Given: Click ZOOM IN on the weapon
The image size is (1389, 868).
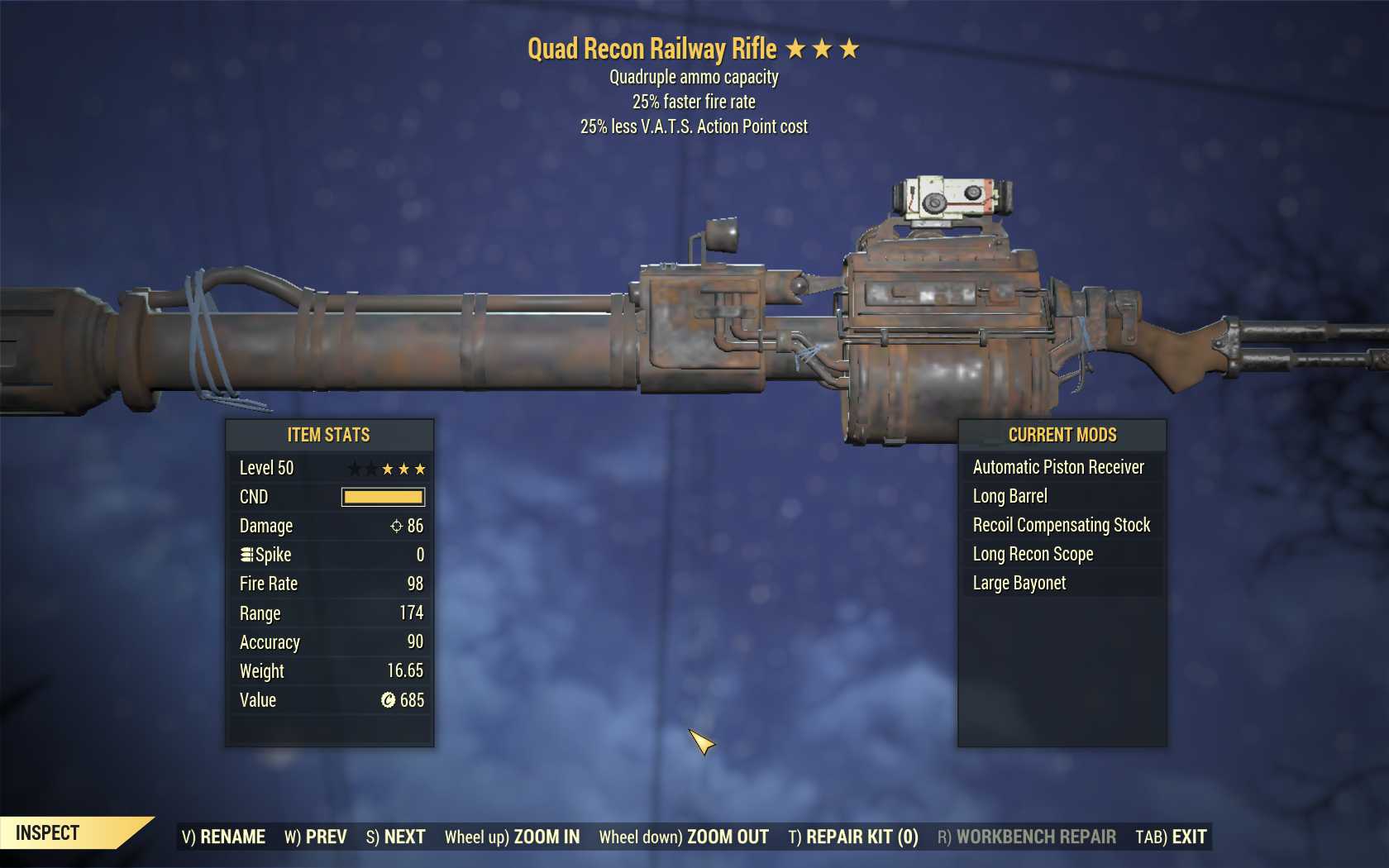Looking at the screenshot, I should coord(512,837).
